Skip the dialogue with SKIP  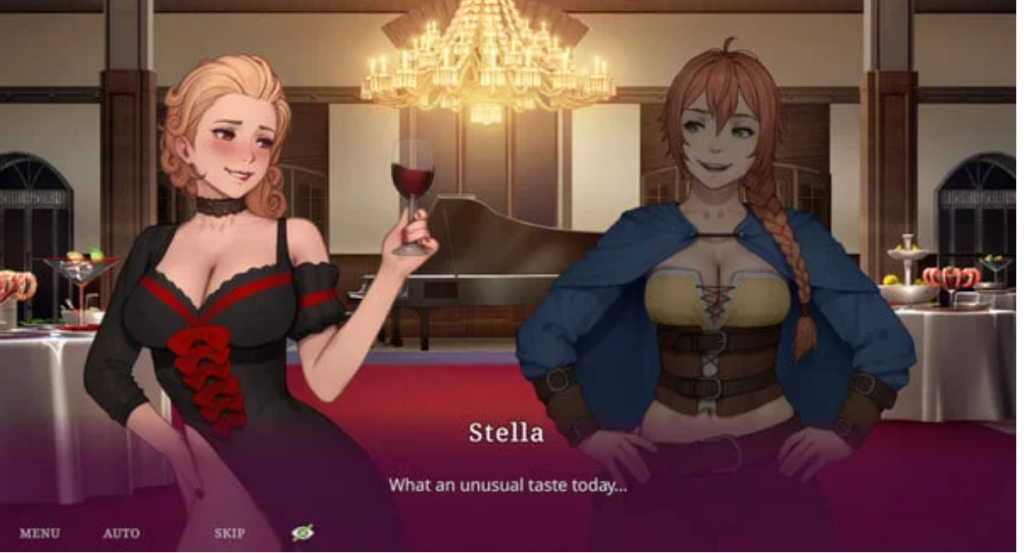click(x=229, y=533)
